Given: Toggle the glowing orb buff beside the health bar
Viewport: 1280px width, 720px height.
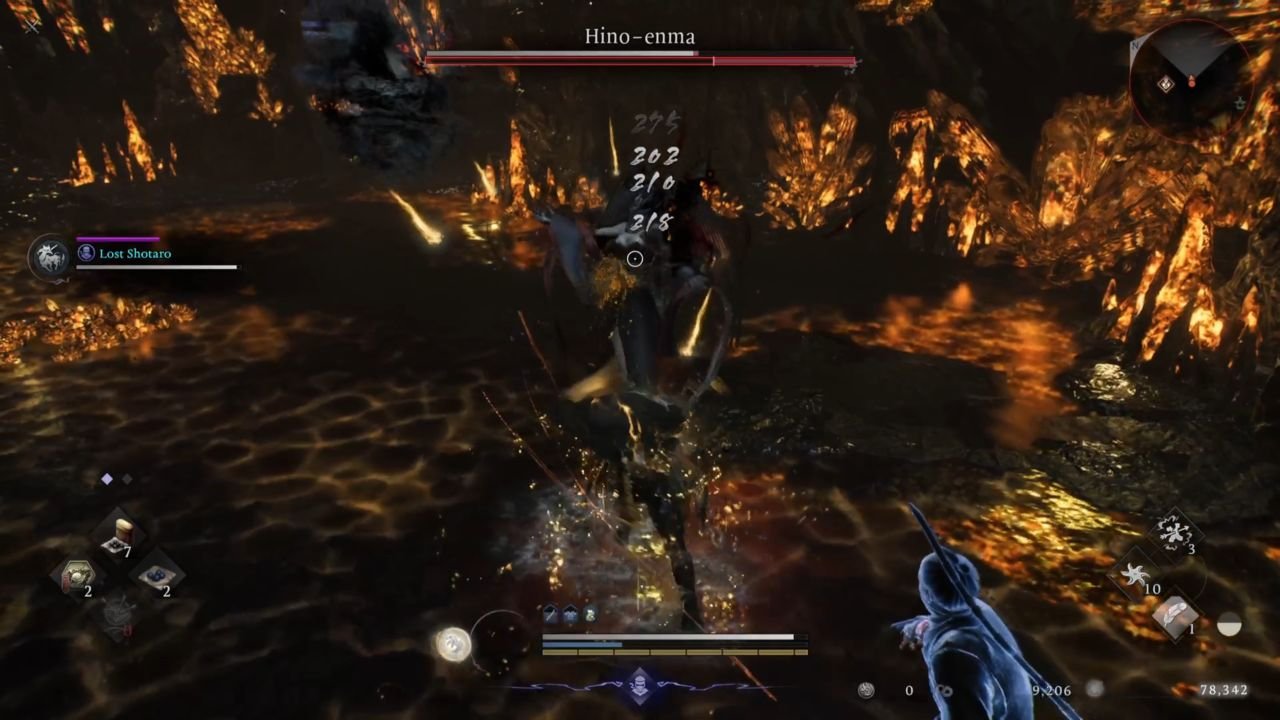Looking at the screenshot, I should coord(453,643).
